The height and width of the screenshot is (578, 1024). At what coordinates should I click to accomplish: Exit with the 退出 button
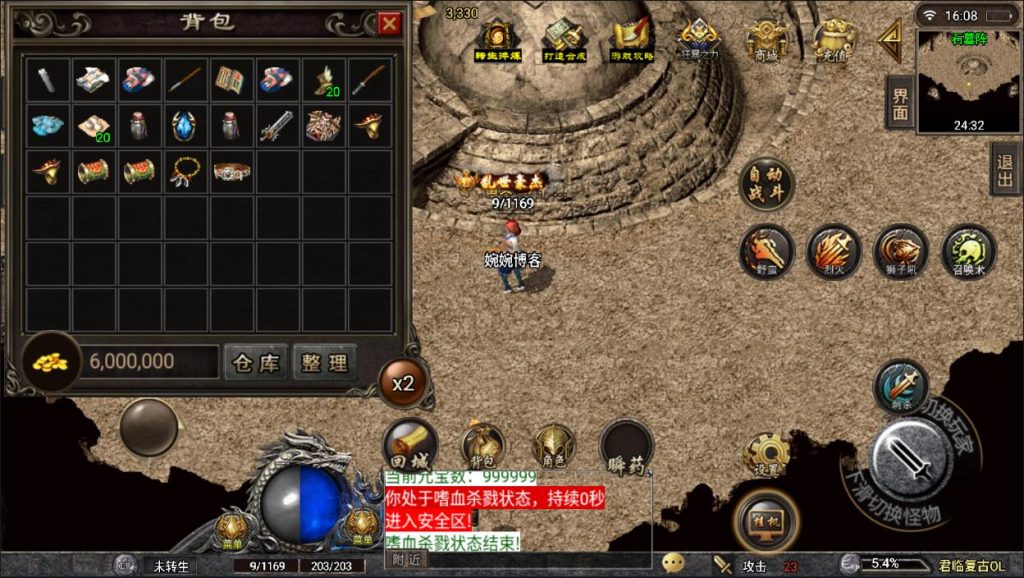coord(1005,168)
